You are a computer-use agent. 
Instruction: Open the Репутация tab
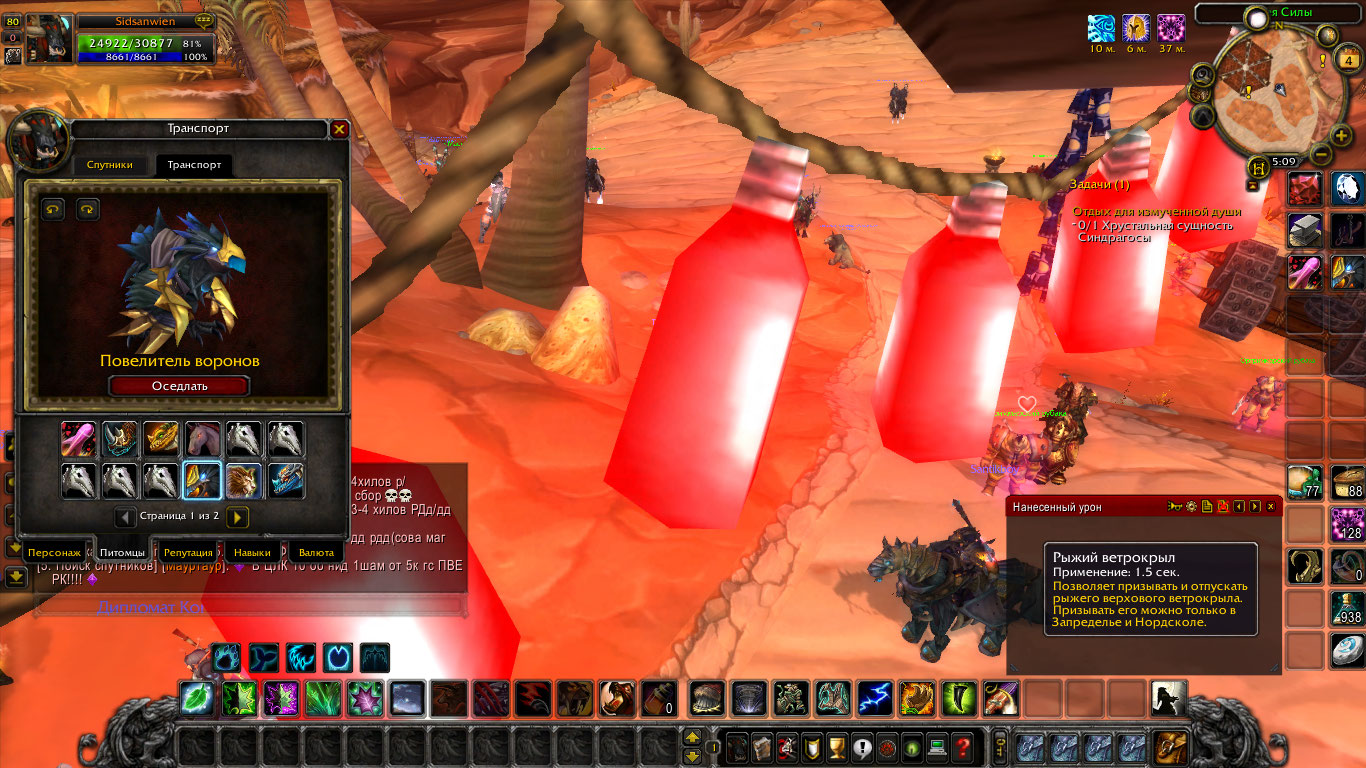[188, 552]
